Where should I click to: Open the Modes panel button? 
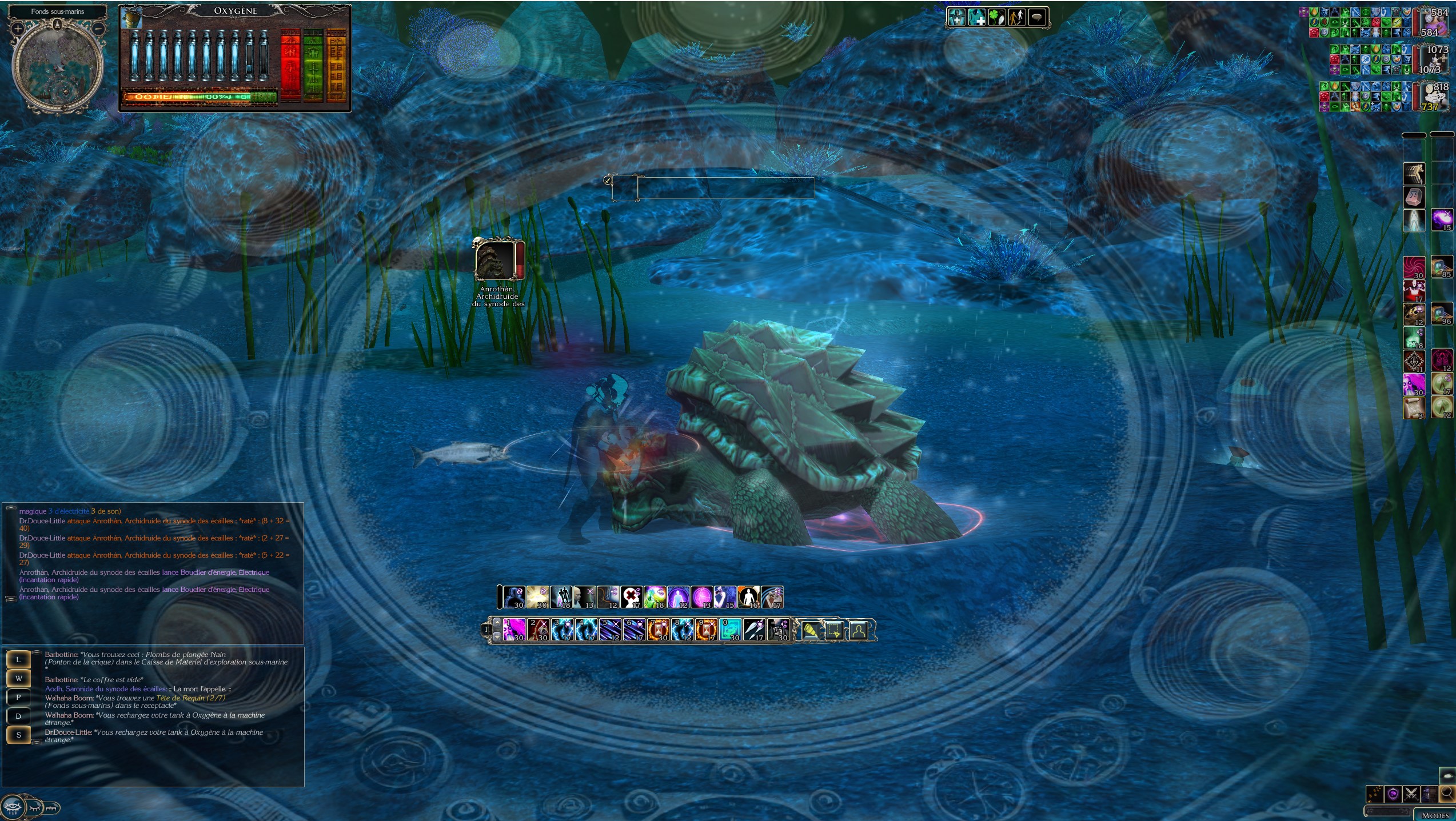1435,815
